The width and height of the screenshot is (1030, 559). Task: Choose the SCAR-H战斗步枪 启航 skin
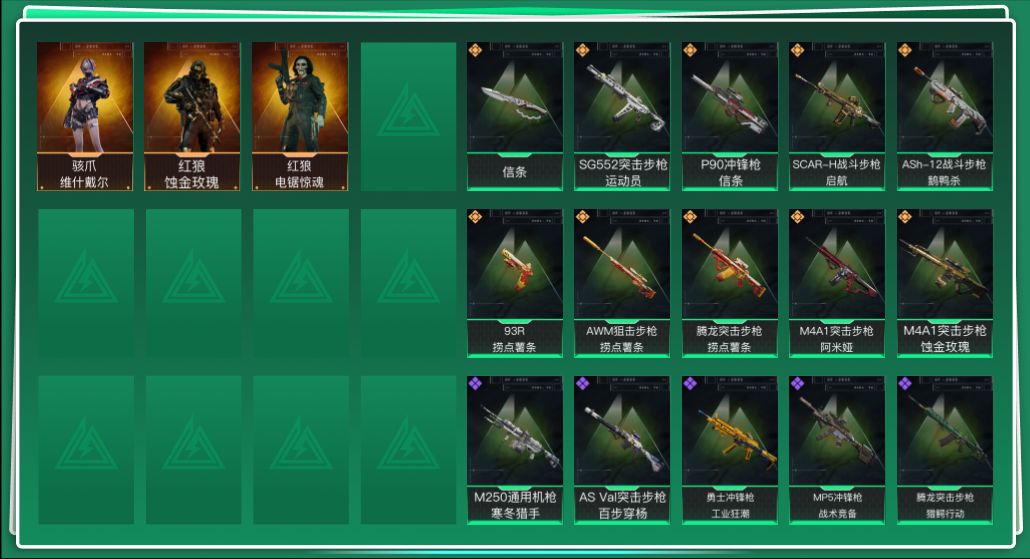pyautogui.click(x=837, y=116)
